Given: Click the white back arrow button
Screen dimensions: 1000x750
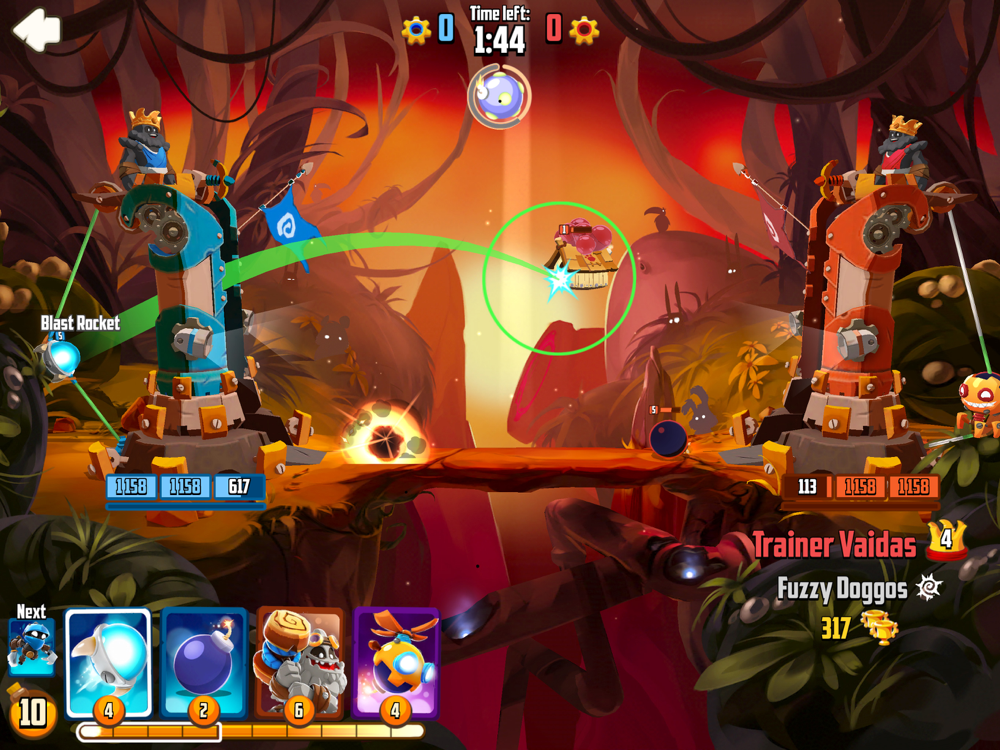Looking at the screenshot, I should (36, 29).
